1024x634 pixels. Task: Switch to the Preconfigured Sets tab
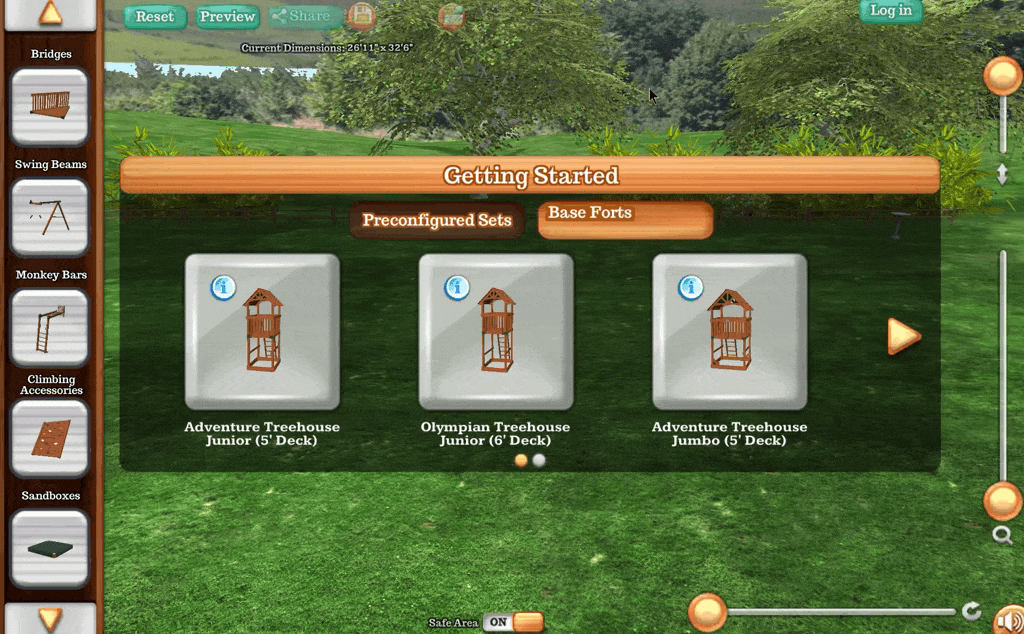pyautogui.click(x=437, y=221)
